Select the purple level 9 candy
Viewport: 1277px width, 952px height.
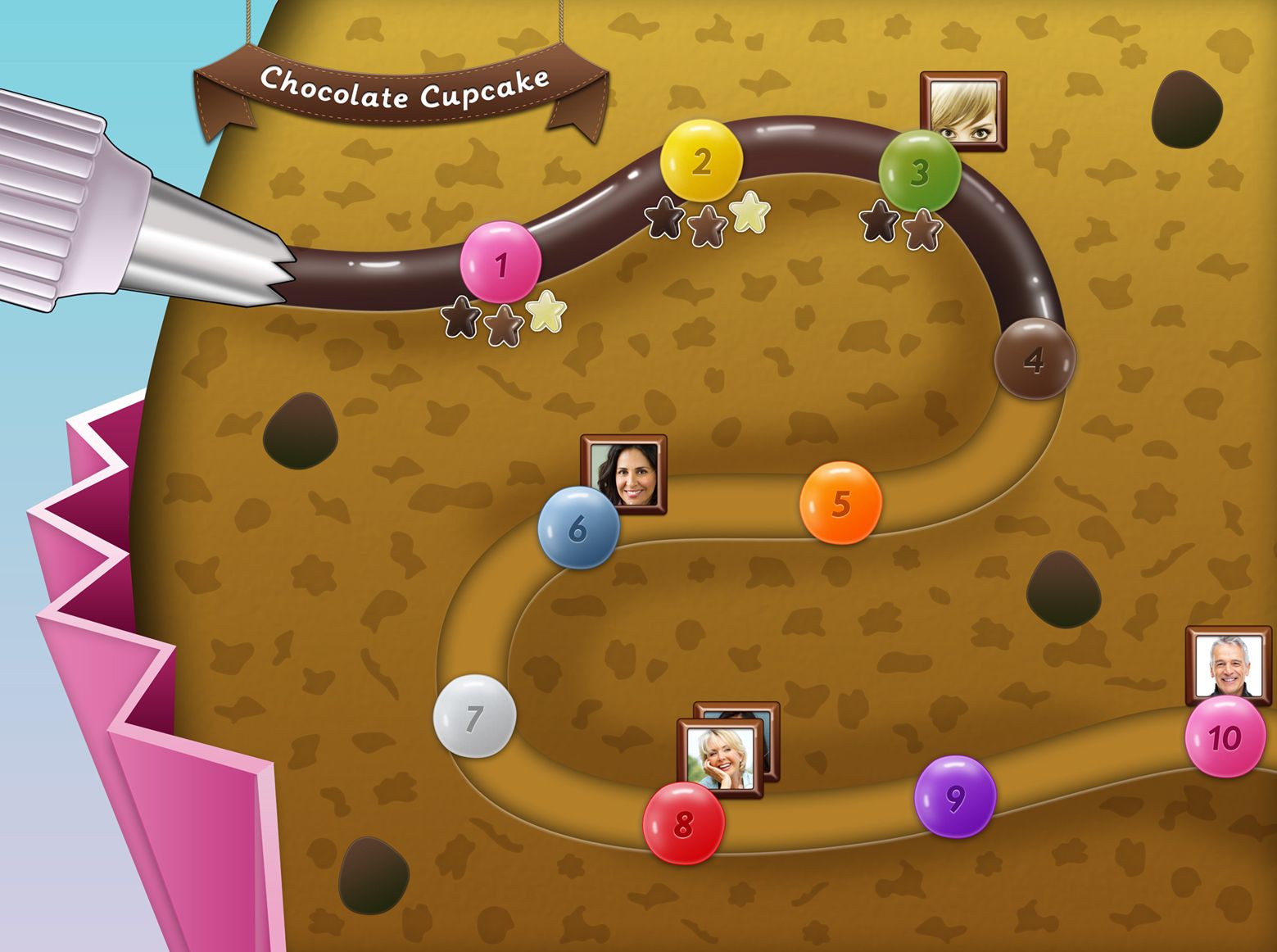tap(954, 796)
